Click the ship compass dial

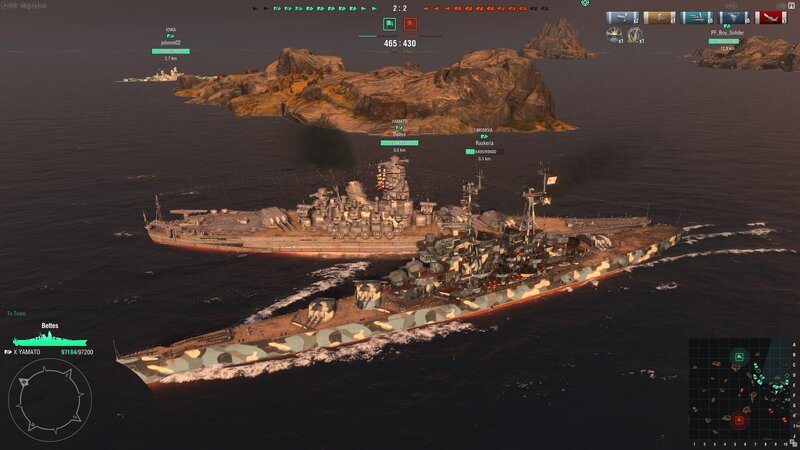click(x=50, y=400)
